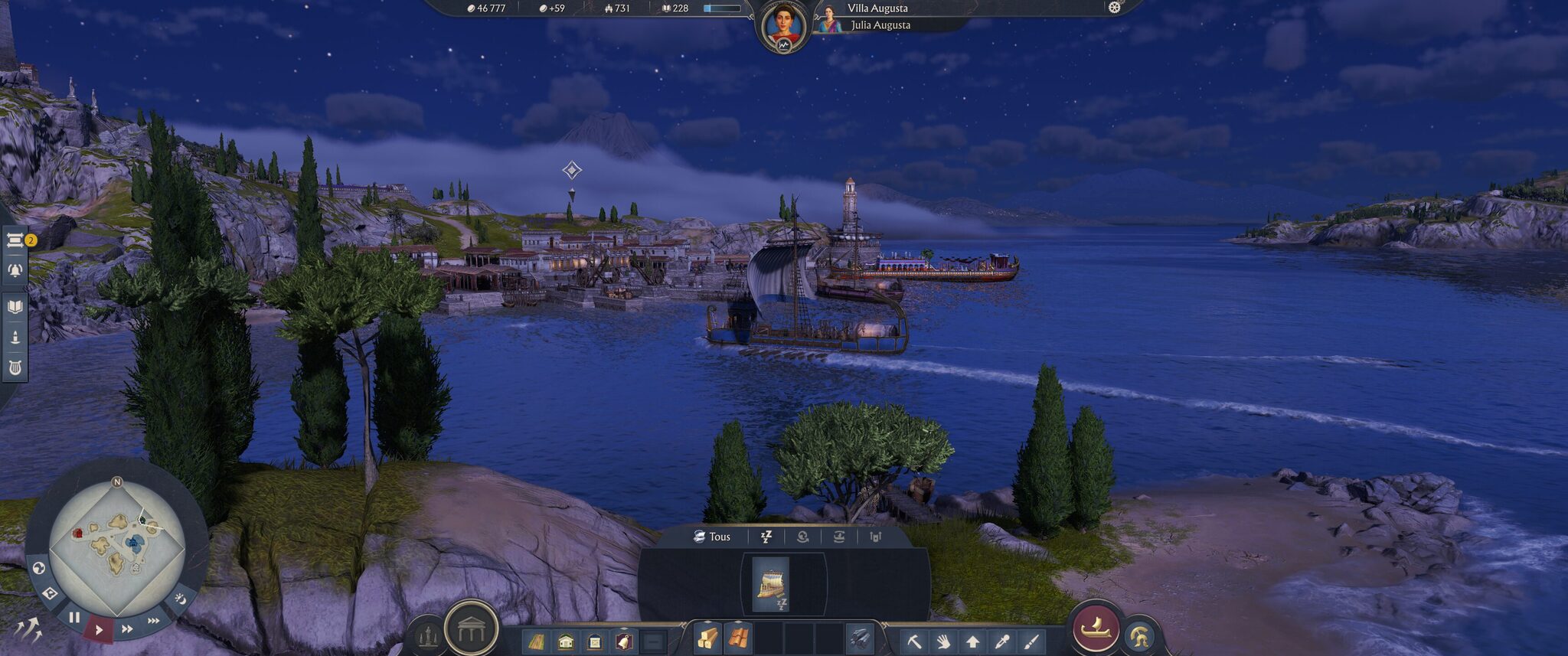Select the 'Tous' ship filter tab
This screenshot has height=656, width=1568.
point(712,537)
